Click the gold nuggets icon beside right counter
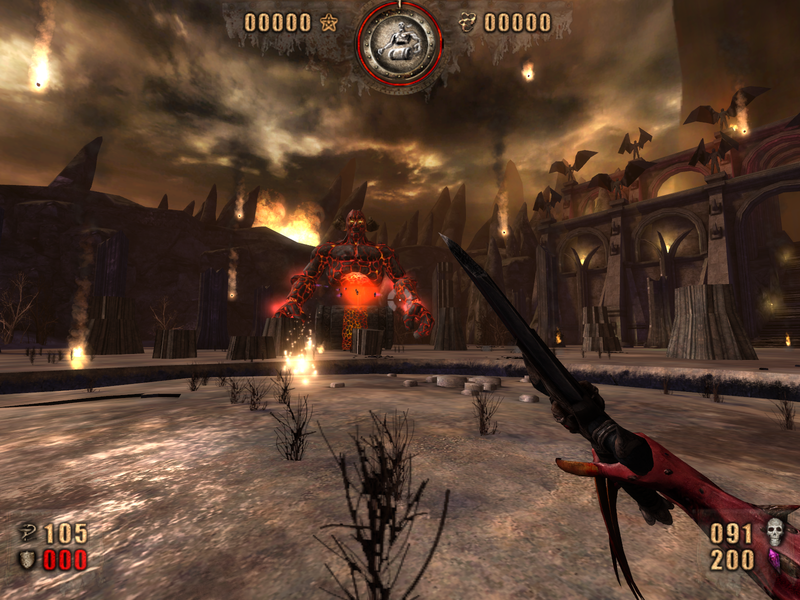Screen dimensions: 800x600 click(467, 22)
